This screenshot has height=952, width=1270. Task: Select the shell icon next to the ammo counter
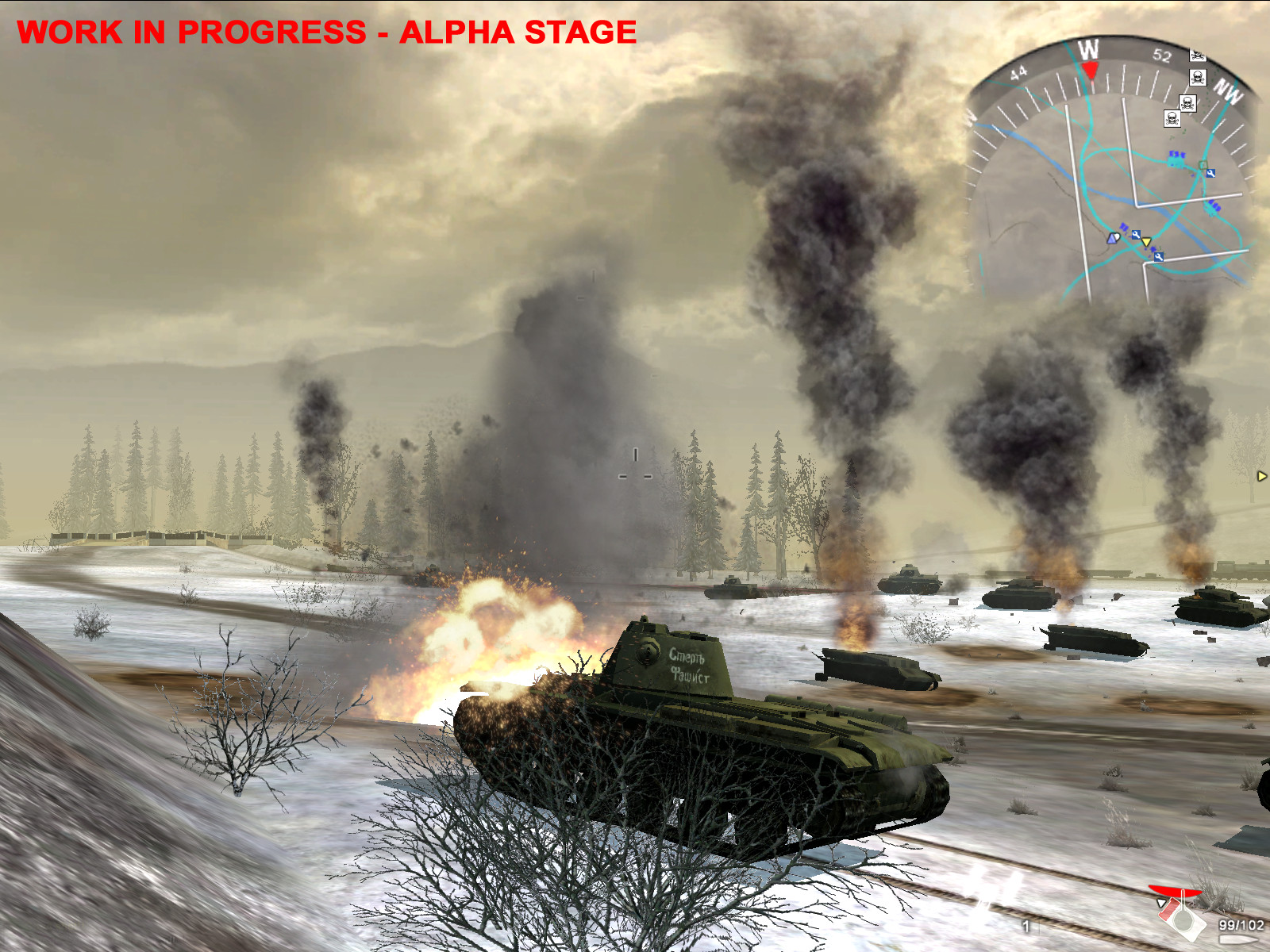pos(1237,939)
